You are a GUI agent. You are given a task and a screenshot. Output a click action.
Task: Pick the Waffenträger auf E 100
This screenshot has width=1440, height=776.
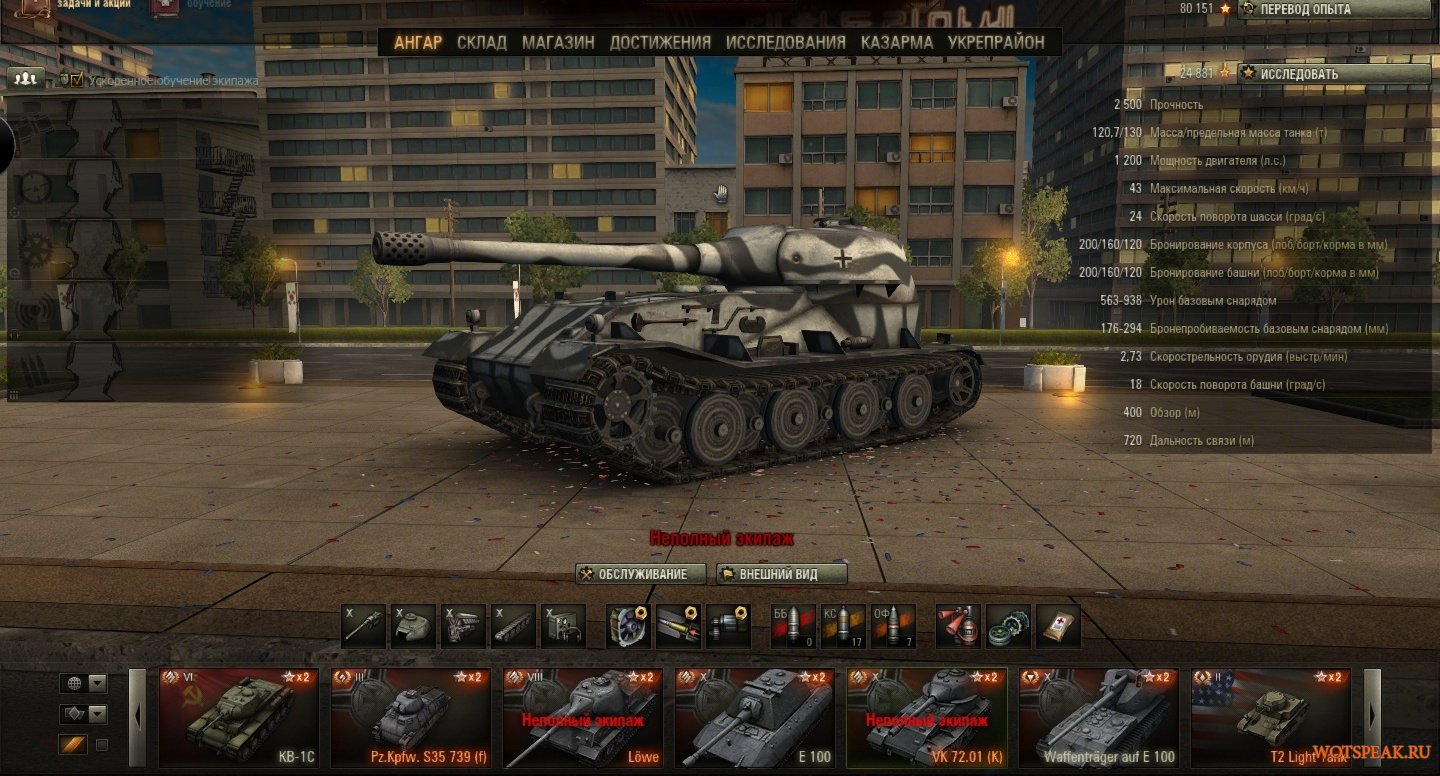(x=1099, y=717)
